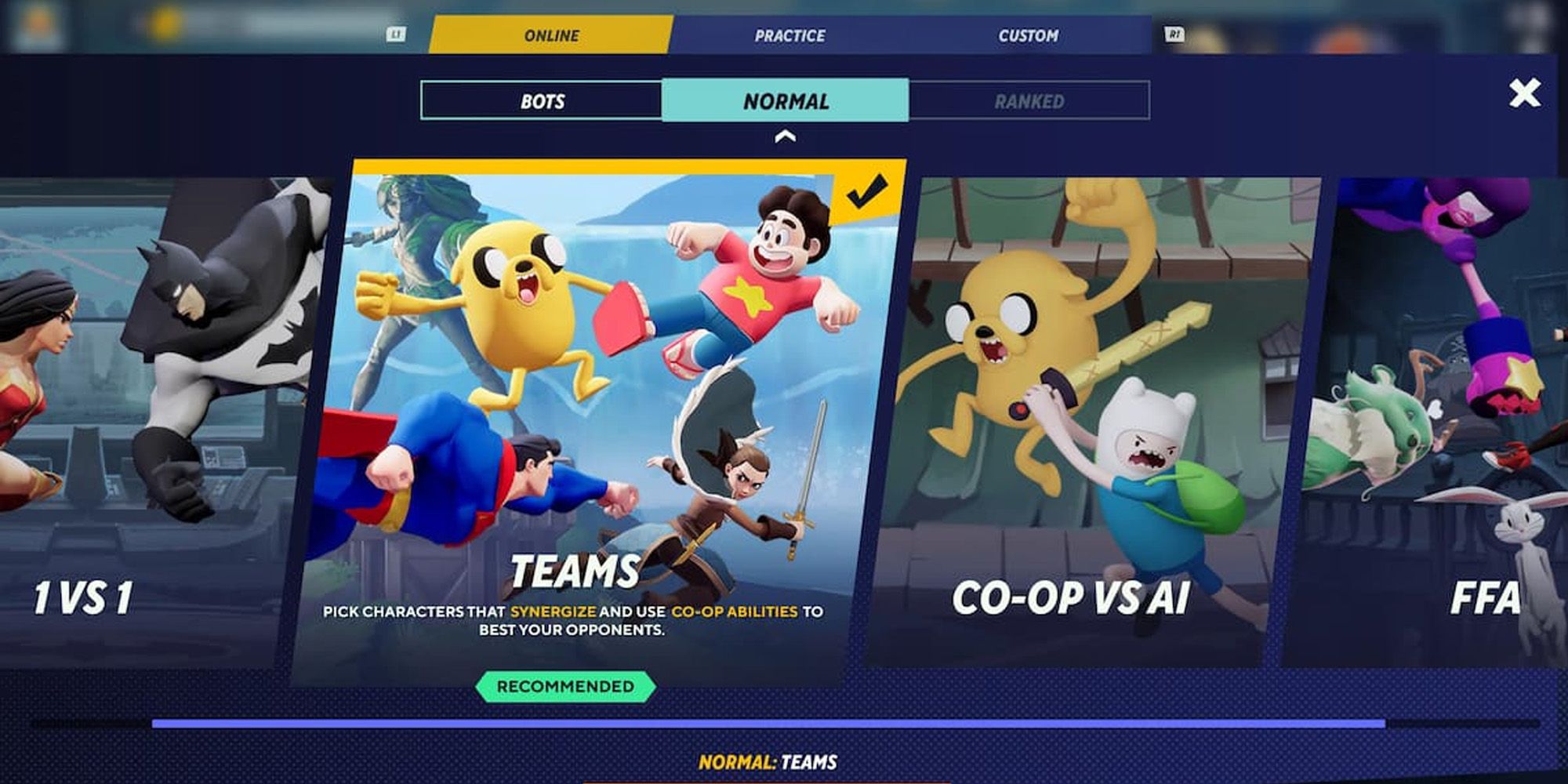Select the NORMAL matchmaking mode
The height and width of the screenshot is (784, 1568).
coord(785,100)
